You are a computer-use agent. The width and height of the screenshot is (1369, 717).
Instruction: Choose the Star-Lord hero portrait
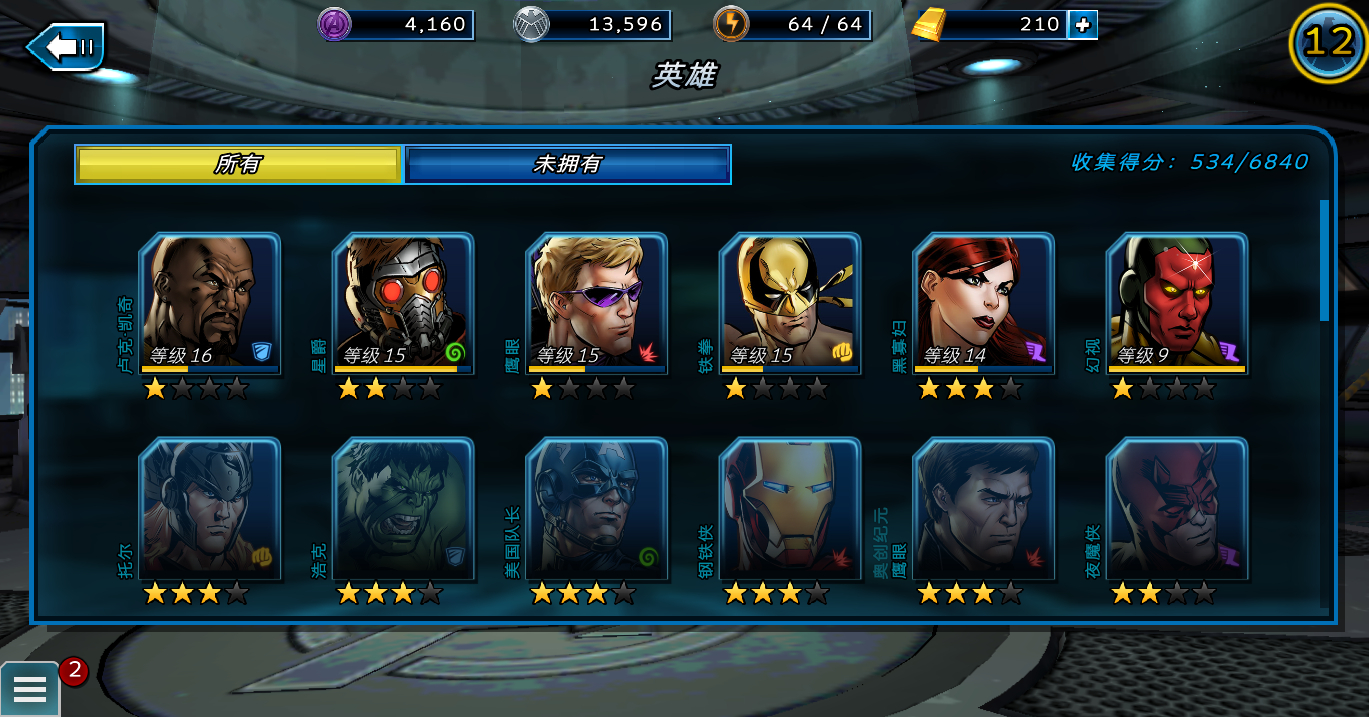click(x=403, y=303)
